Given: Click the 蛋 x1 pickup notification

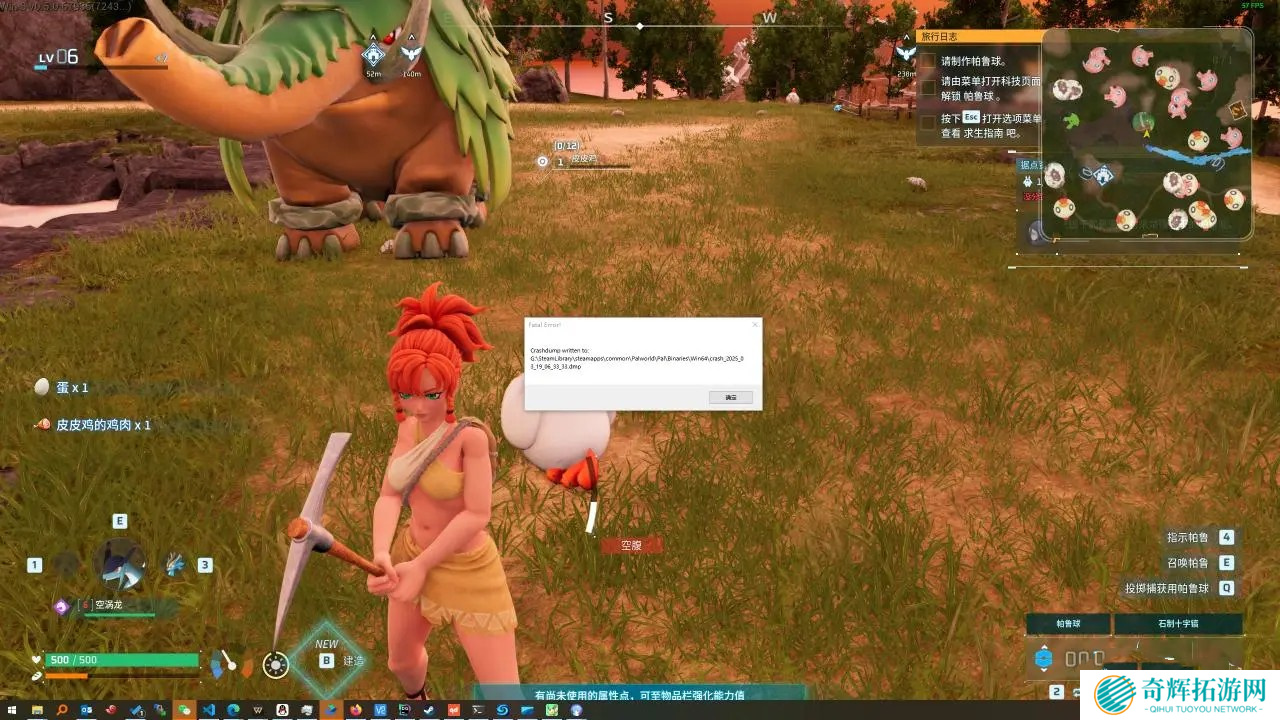Looking at the screenshot, I should [x=62, y=387].
